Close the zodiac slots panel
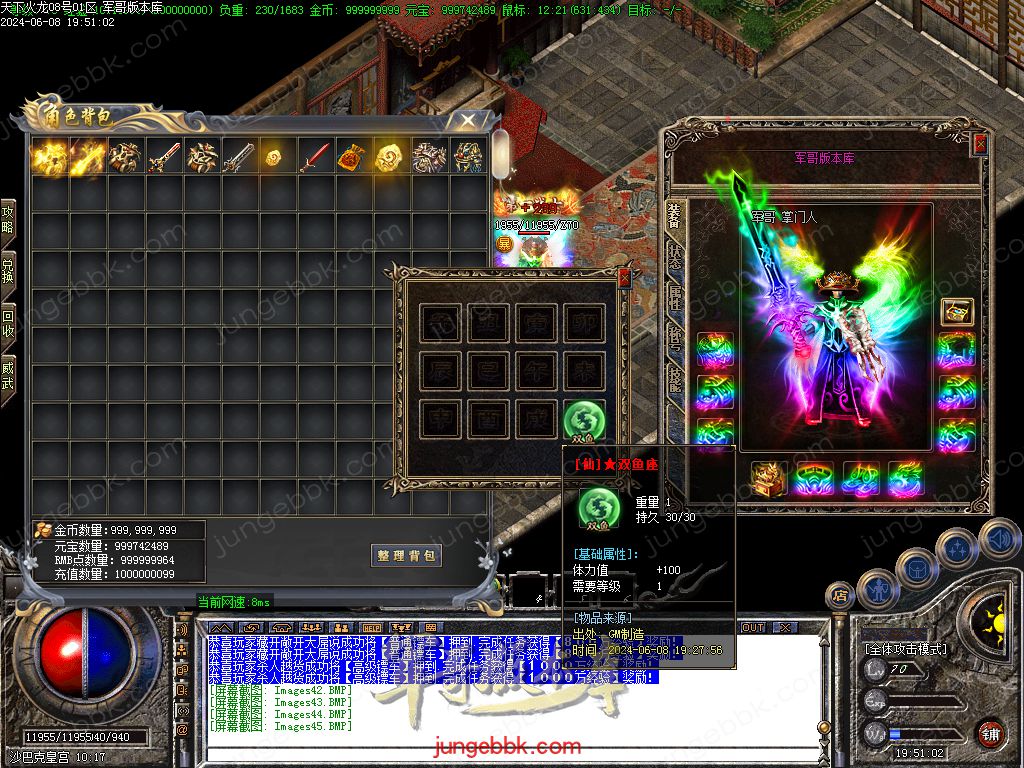The image size is (1024, 768). coord(624,279)
